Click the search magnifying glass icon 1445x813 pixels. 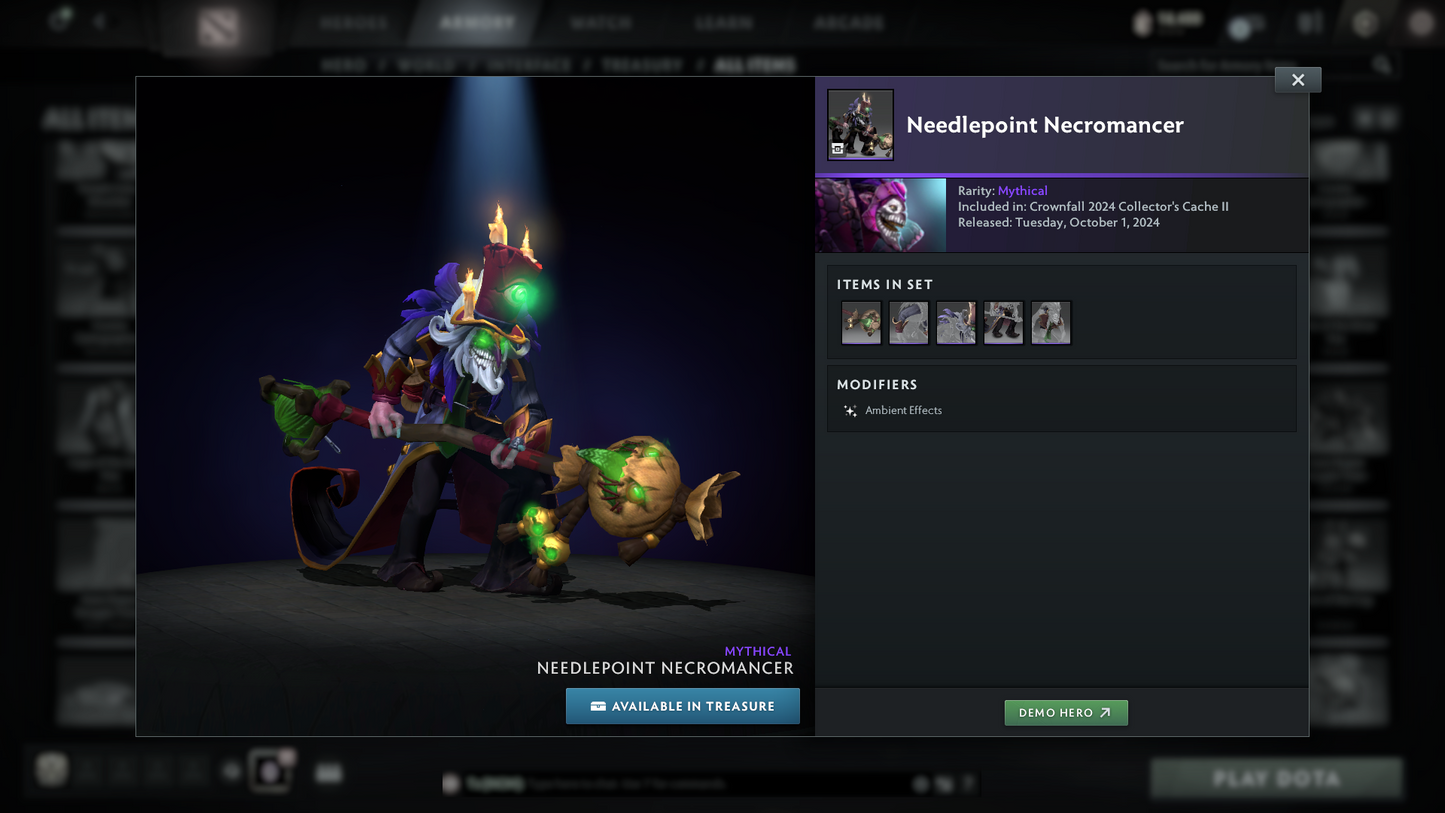pyautogui.click(x=1381, y=64)
